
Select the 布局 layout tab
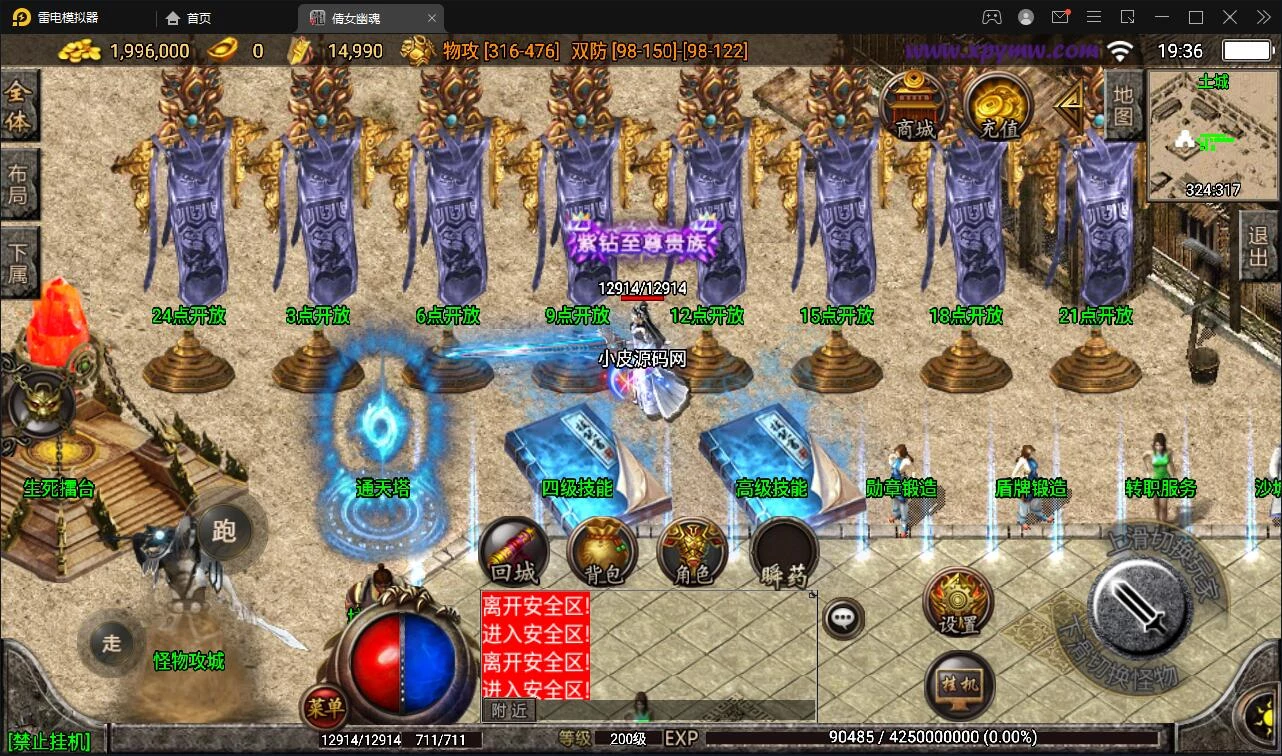[18, 184]
